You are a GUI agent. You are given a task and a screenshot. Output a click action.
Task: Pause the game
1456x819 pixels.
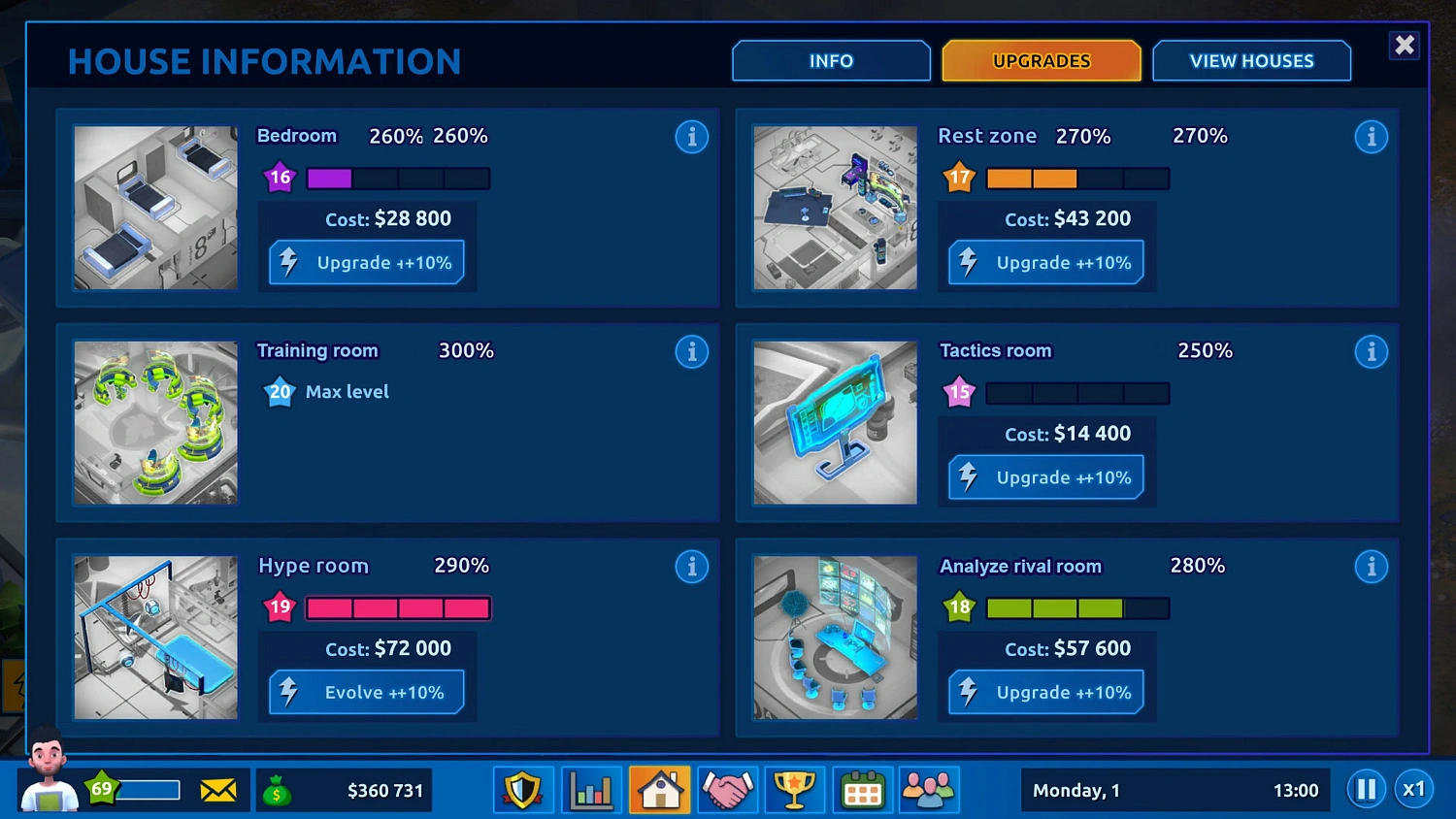1366,789
